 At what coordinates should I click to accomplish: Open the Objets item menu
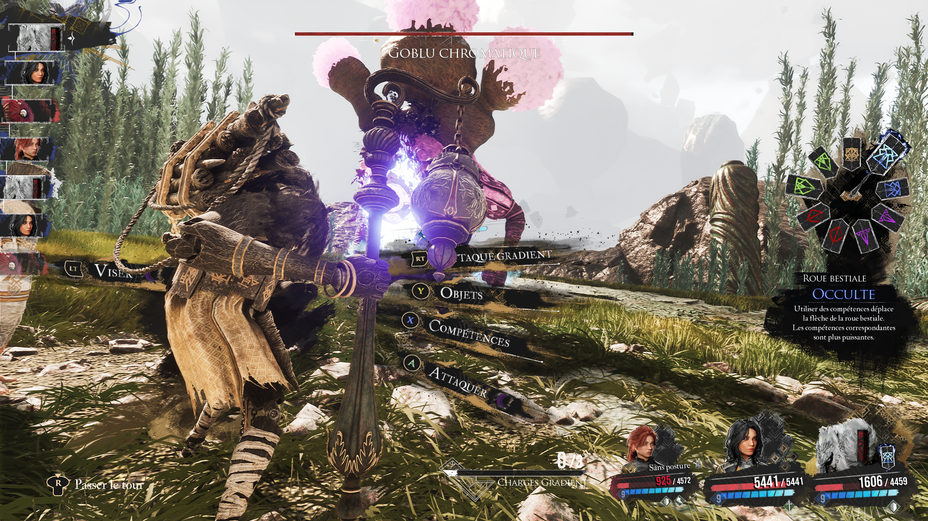click(x=460, y=294)
